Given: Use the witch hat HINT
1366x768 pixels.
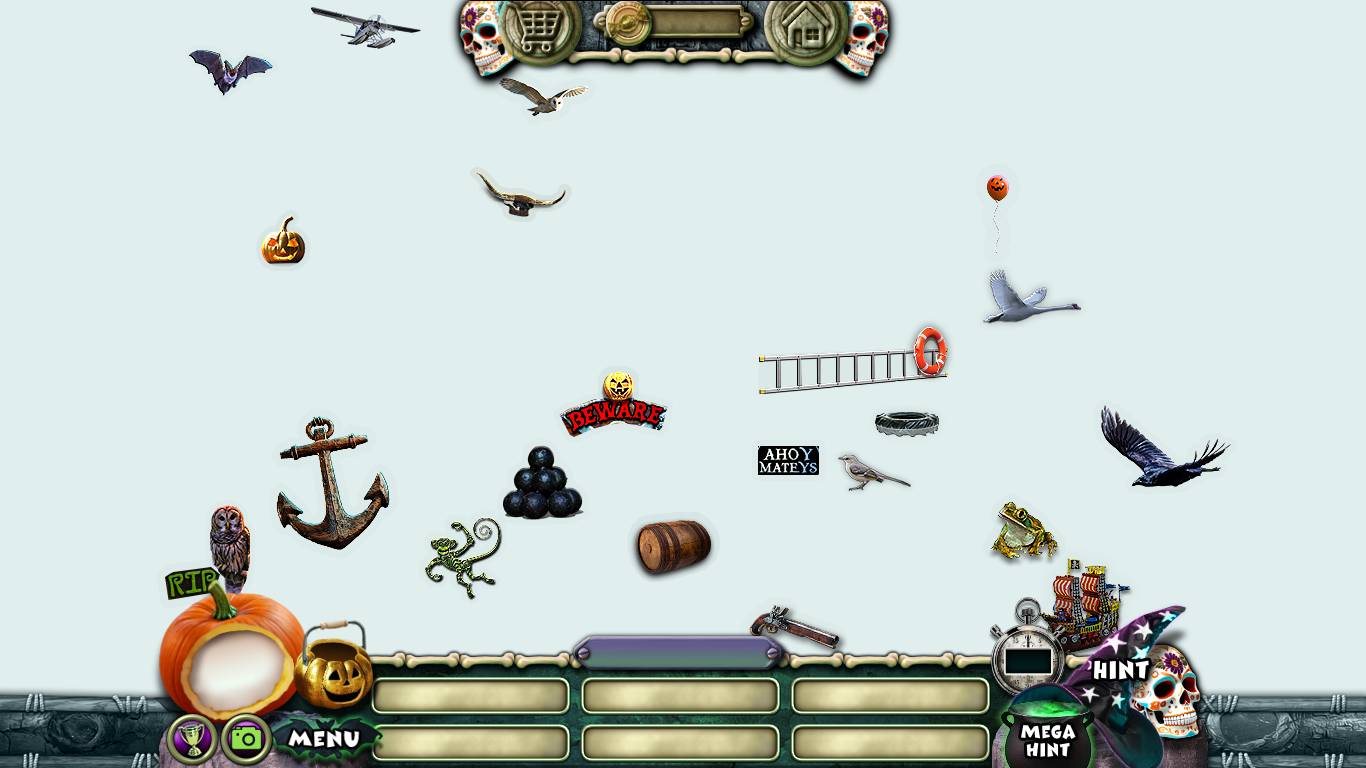Looking at the screenshot, I should 1120,668.
